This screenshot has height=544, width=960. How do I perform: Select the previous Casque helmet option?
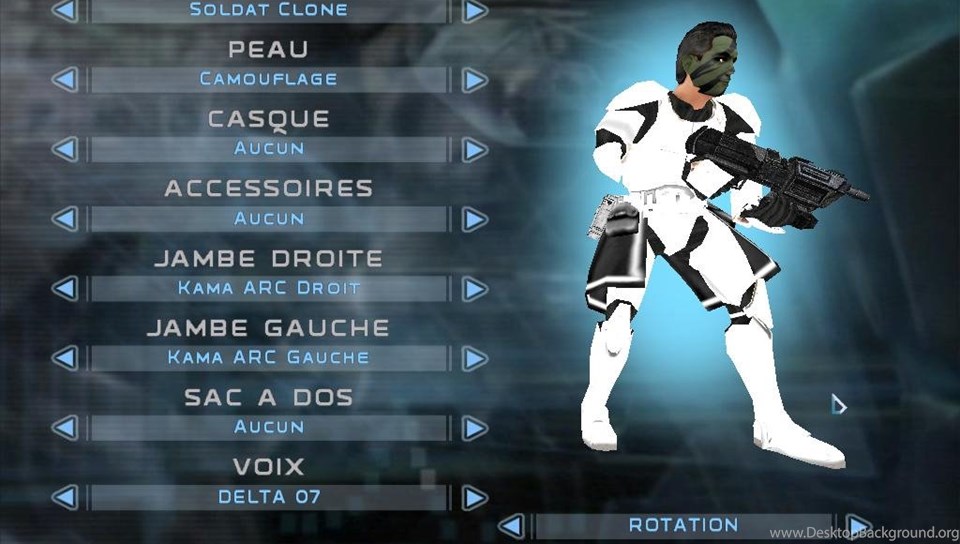(64, 149)
